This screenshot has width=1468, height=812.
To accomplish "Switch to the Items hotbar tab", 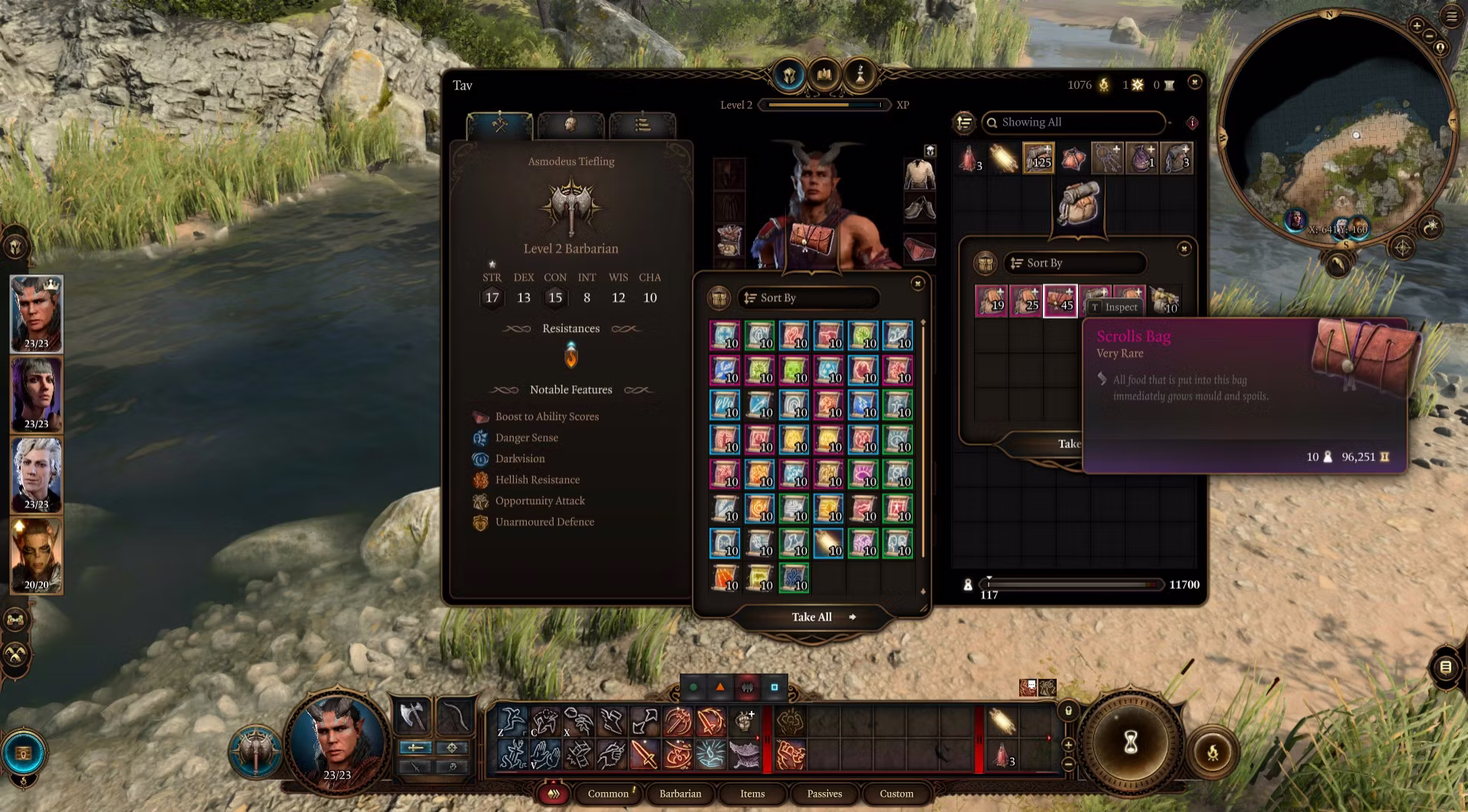I will [x=752, y=794].
